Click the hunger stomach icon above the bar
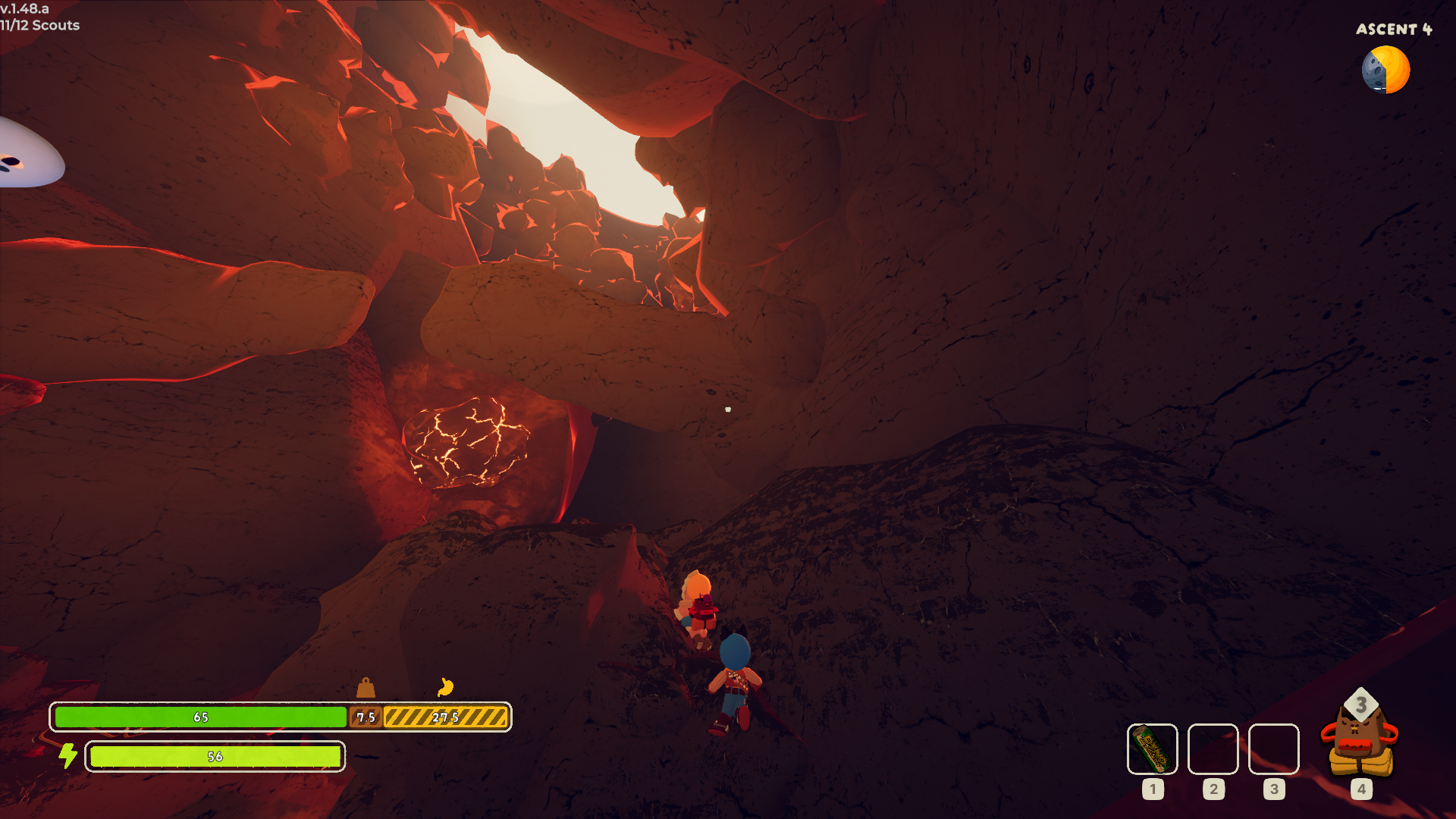1456x819 pixels. coord(445,687)
